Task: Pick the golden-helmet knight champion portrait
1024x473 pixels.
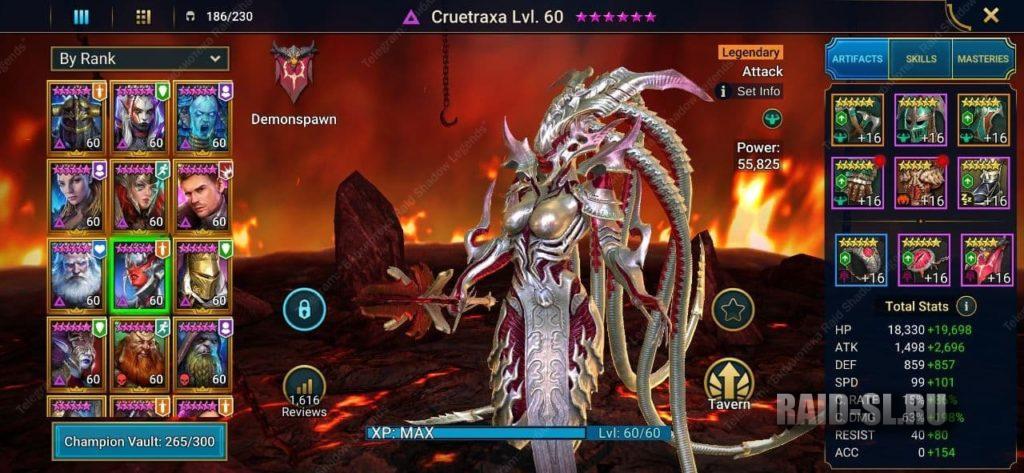Action: (x=203, y=275)
